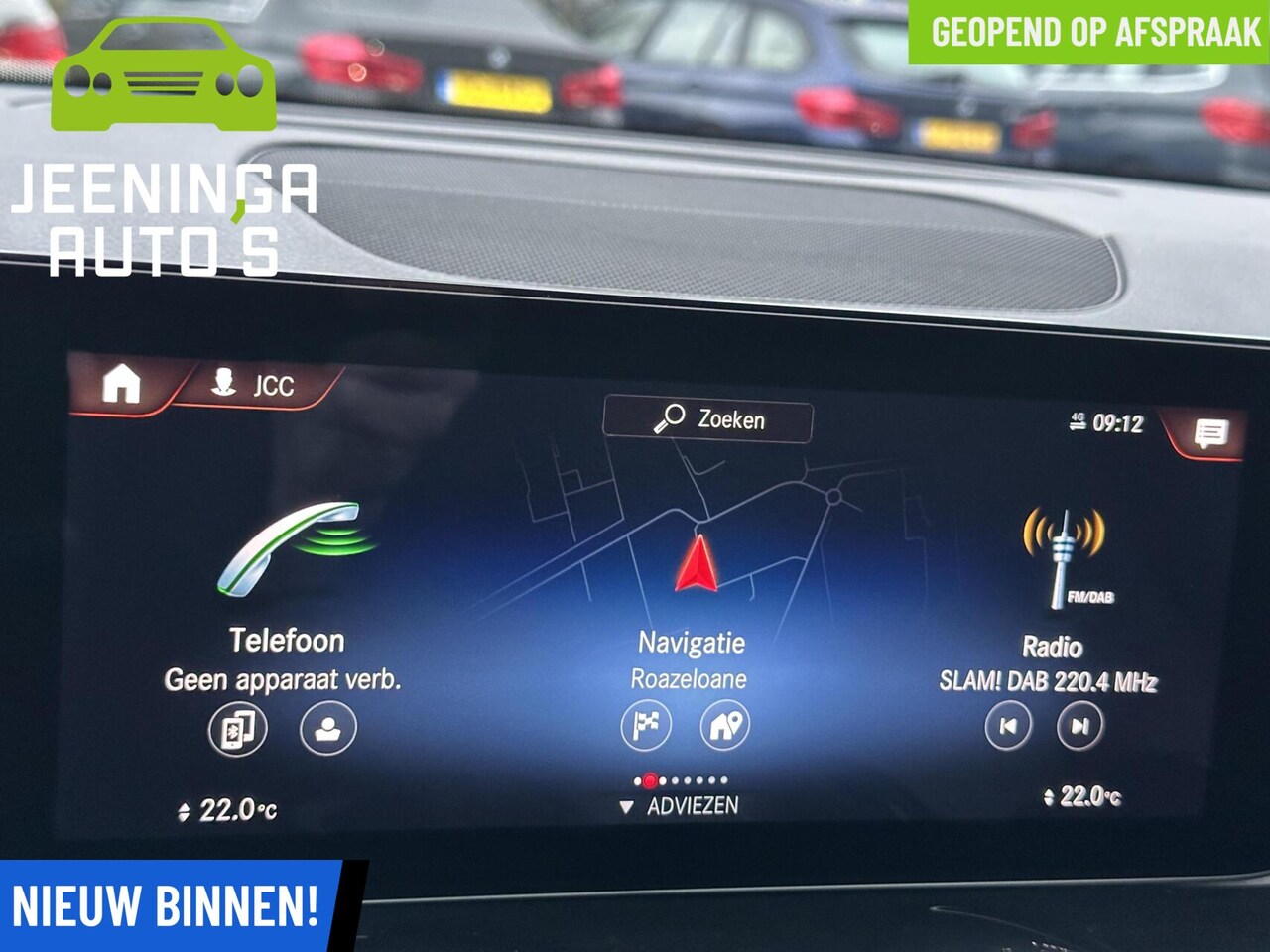1270x952 pixels.
Task: Adjust the right 22.0°C temperature control
Action: [1082, 796]
